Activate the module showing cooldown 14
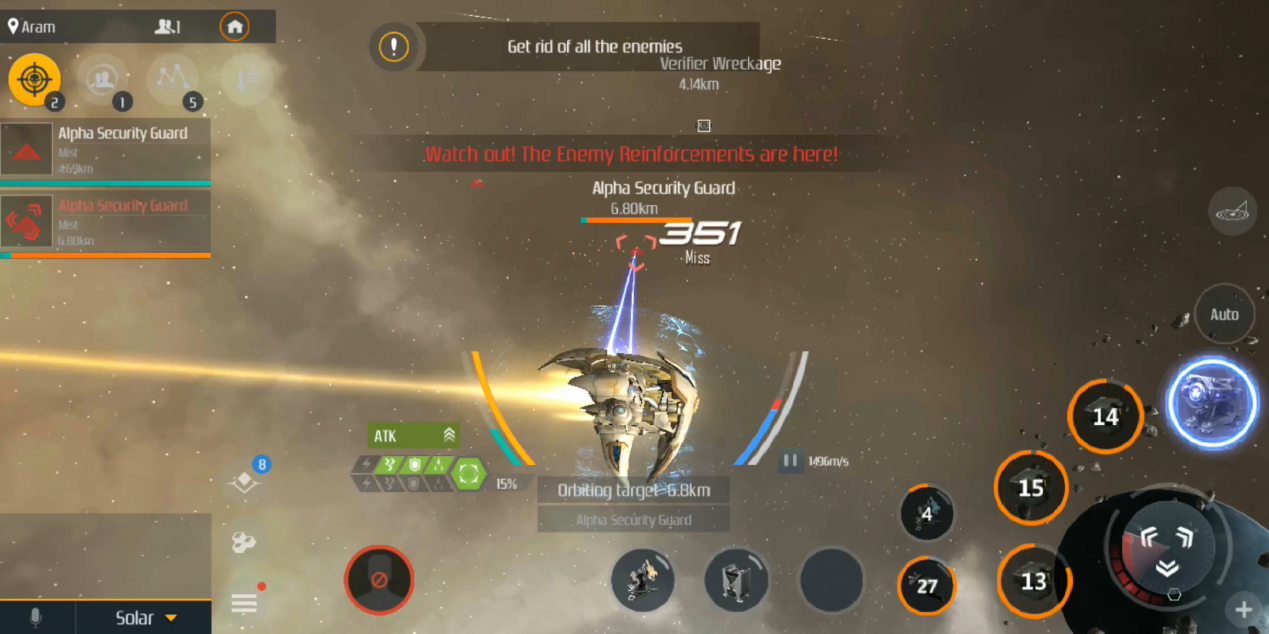Image resolution: width=1269 pixels, height=634 pixels. (1105, 416)
